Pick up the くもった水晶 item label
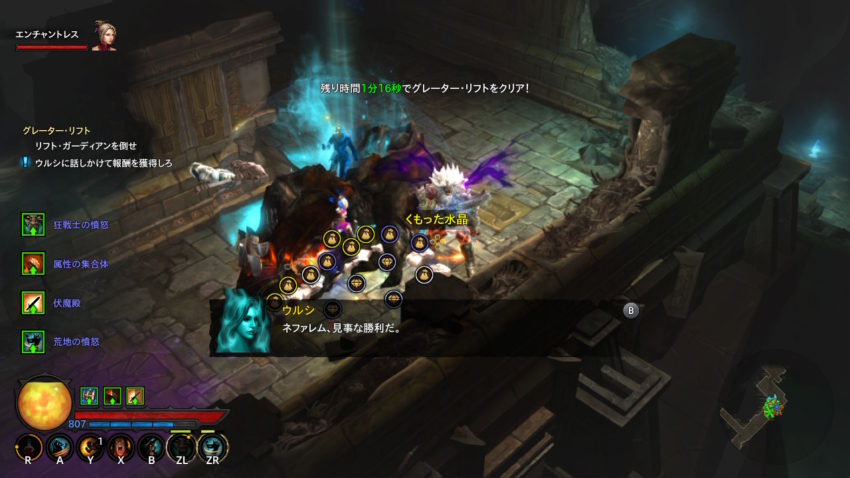Viewport: 850px width, 478px height. [x=436, y=219]
